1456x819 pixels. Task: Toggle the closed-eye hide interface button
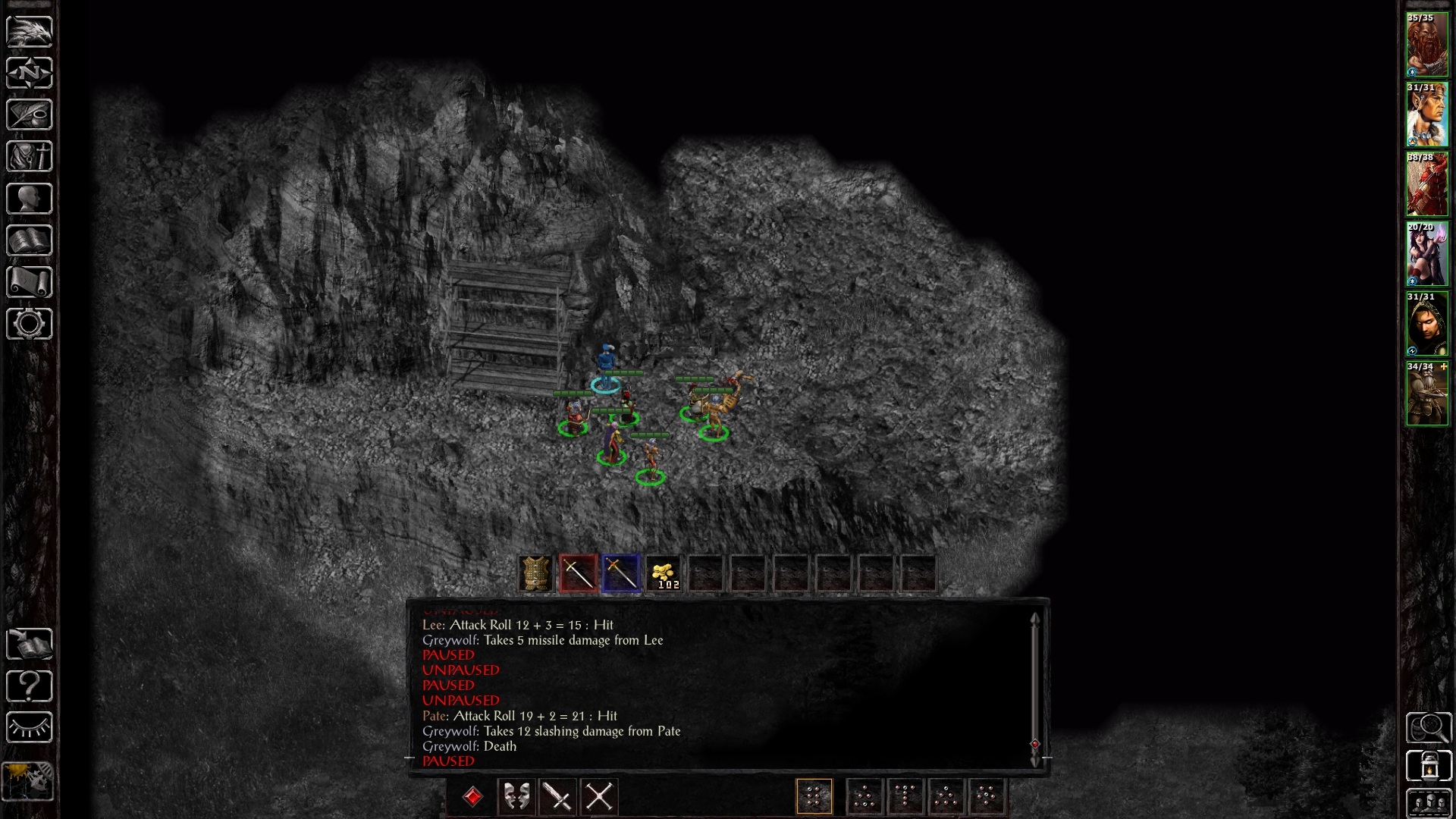(x=30, y=728)
